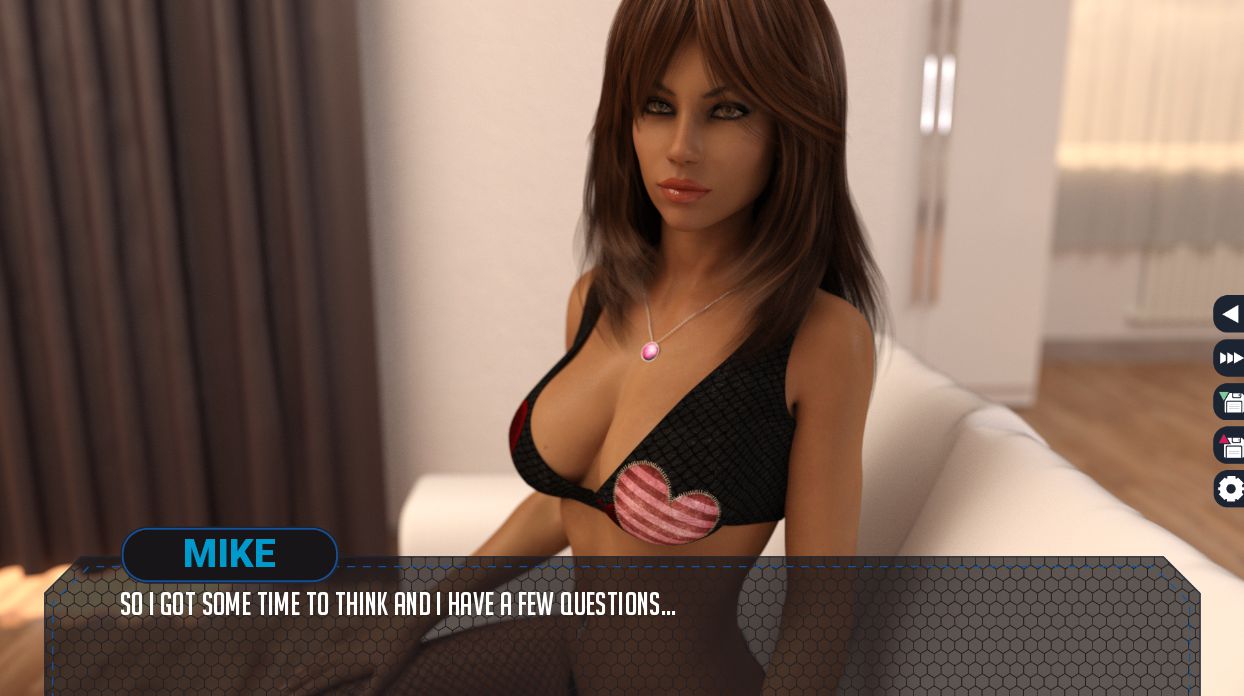Click the floppy disk with red arrow
Viewport: 1244px width, 696px height.
1230,445
